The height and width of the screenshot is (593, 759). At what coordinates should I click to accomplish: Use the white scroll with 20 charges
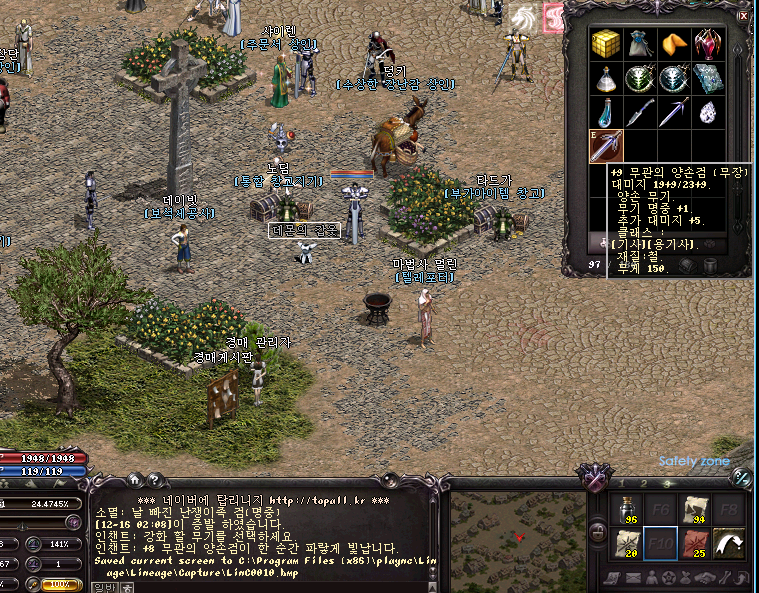coord(626,545)
